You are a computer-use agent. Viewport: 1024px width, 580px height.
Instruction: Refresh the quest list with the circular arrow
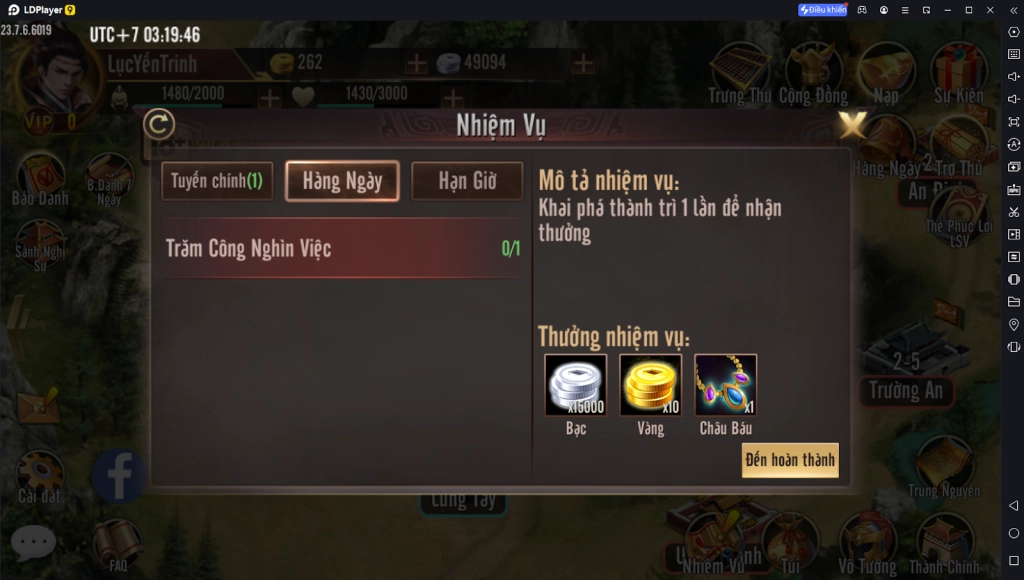pyautogui.click(x=159, y=125)
